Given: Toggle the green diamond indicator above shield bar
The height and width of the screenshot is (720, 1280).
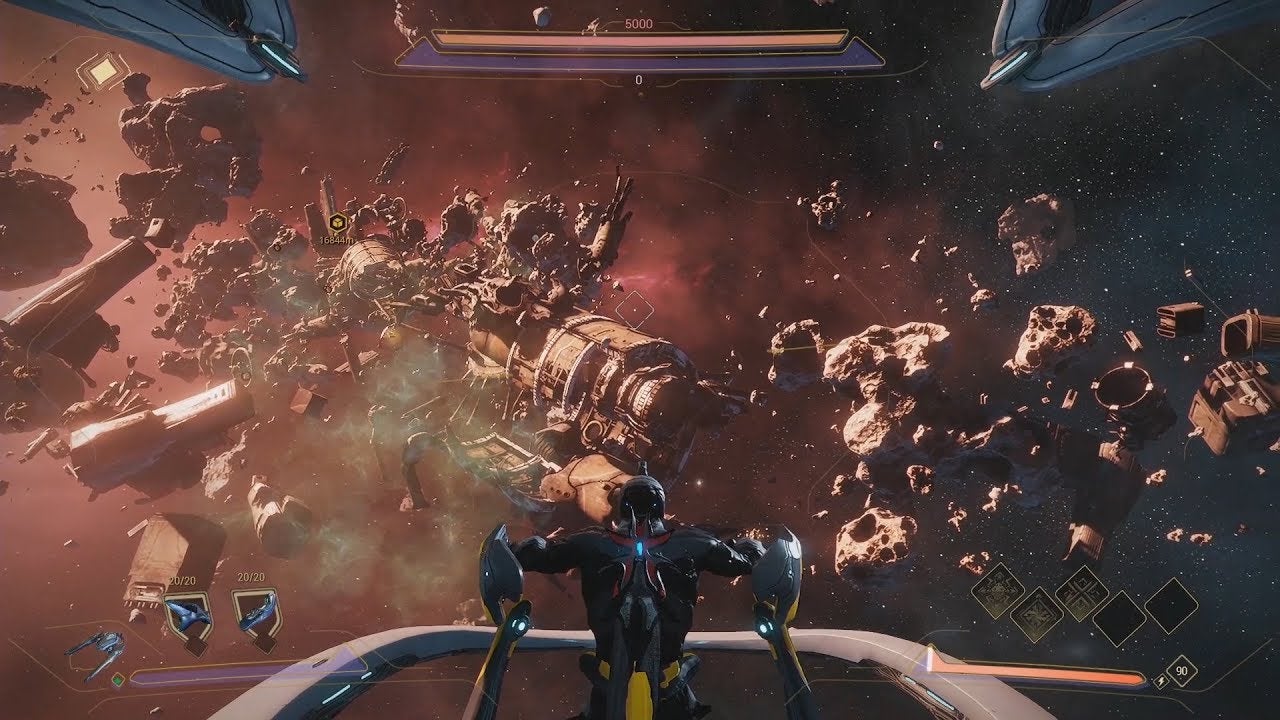Looking at the screenshot, I should [118, 678].
